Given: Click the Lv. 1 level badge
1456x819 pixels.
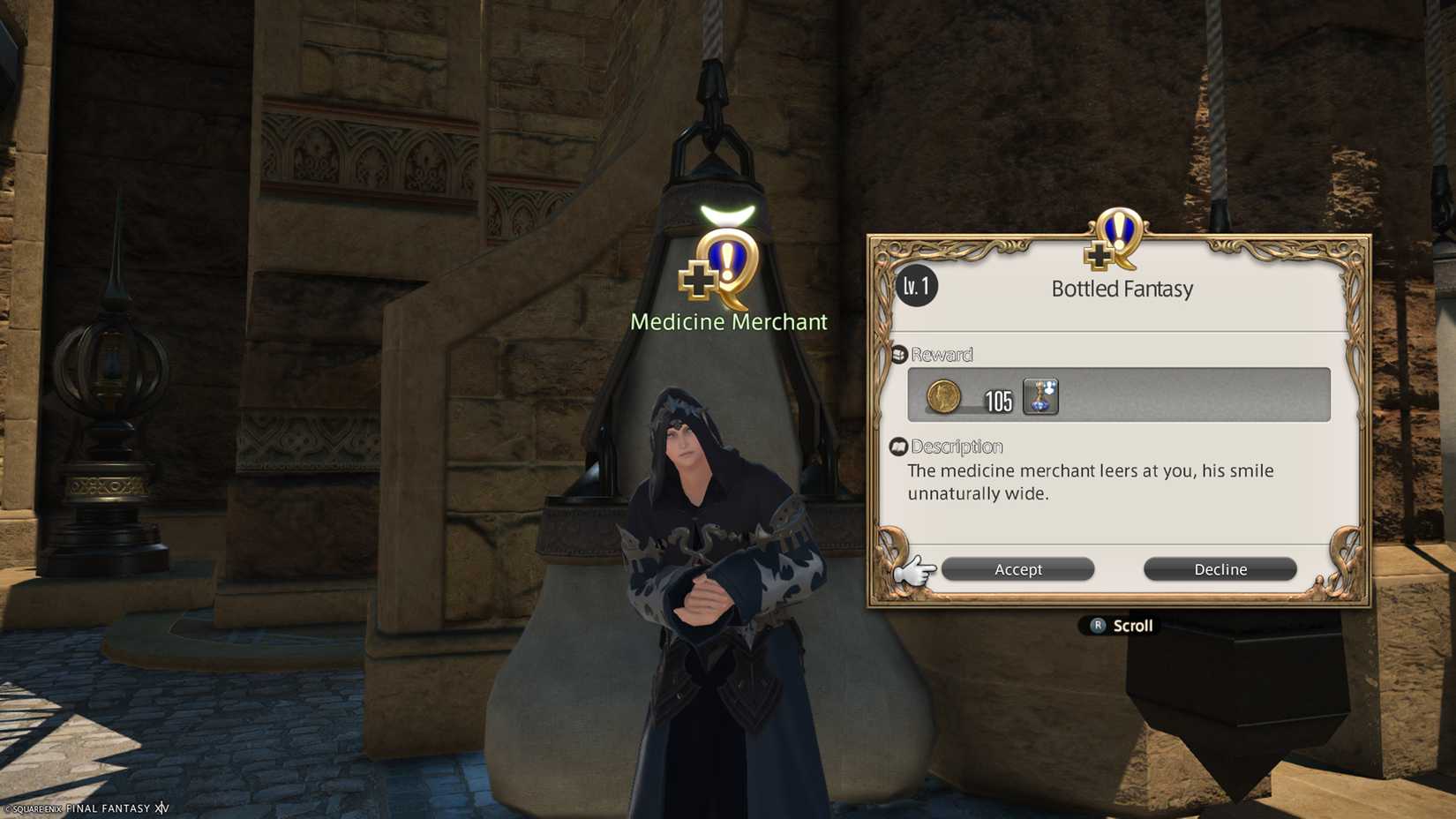Looking at the screenshot, I should pyautogui.click(x=916, y=287).
